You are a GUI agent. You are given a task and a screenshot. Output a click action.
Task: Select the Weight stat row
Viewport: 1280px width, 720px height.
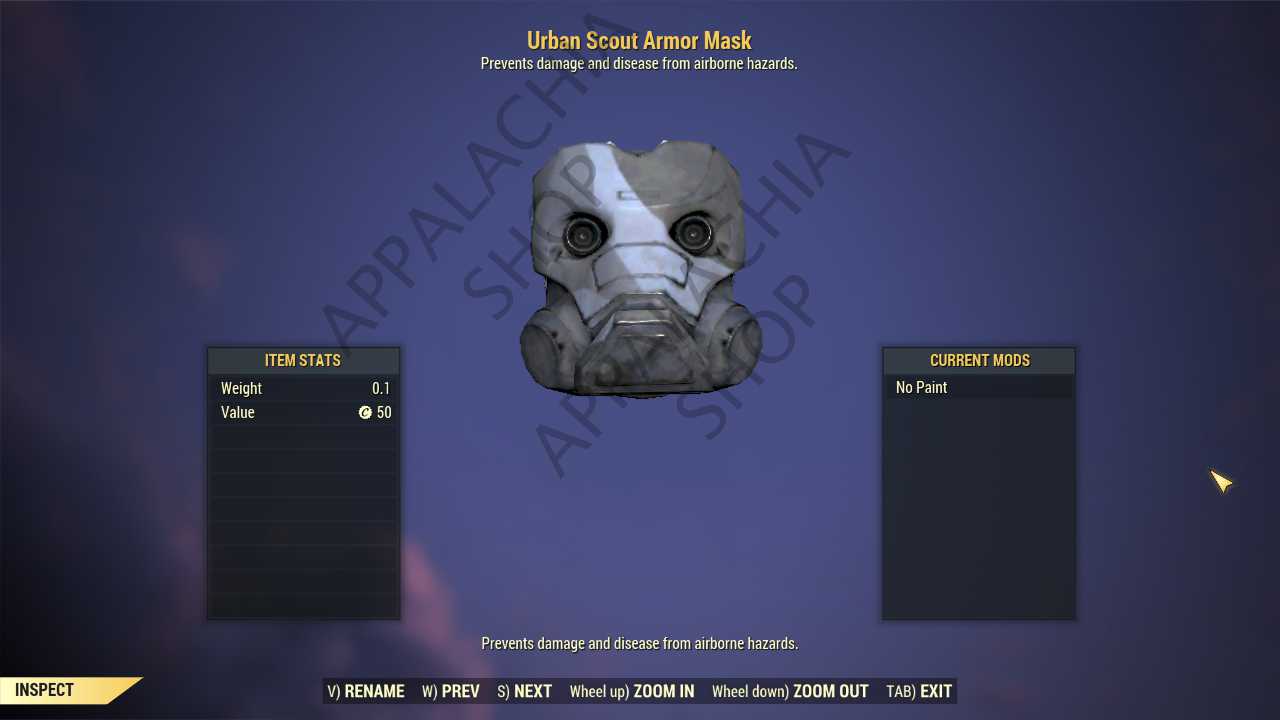(x=302, y=388)
